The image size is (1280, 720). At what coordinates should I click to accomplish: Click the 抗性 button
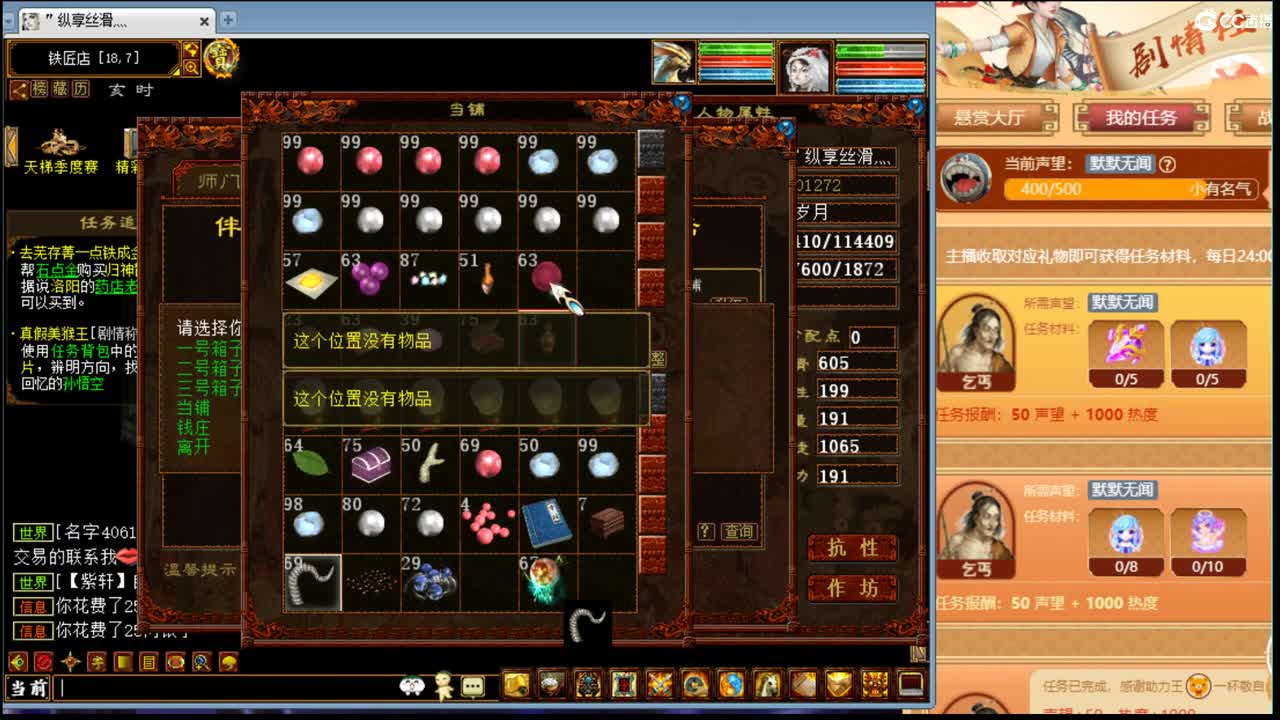(851, 548)
